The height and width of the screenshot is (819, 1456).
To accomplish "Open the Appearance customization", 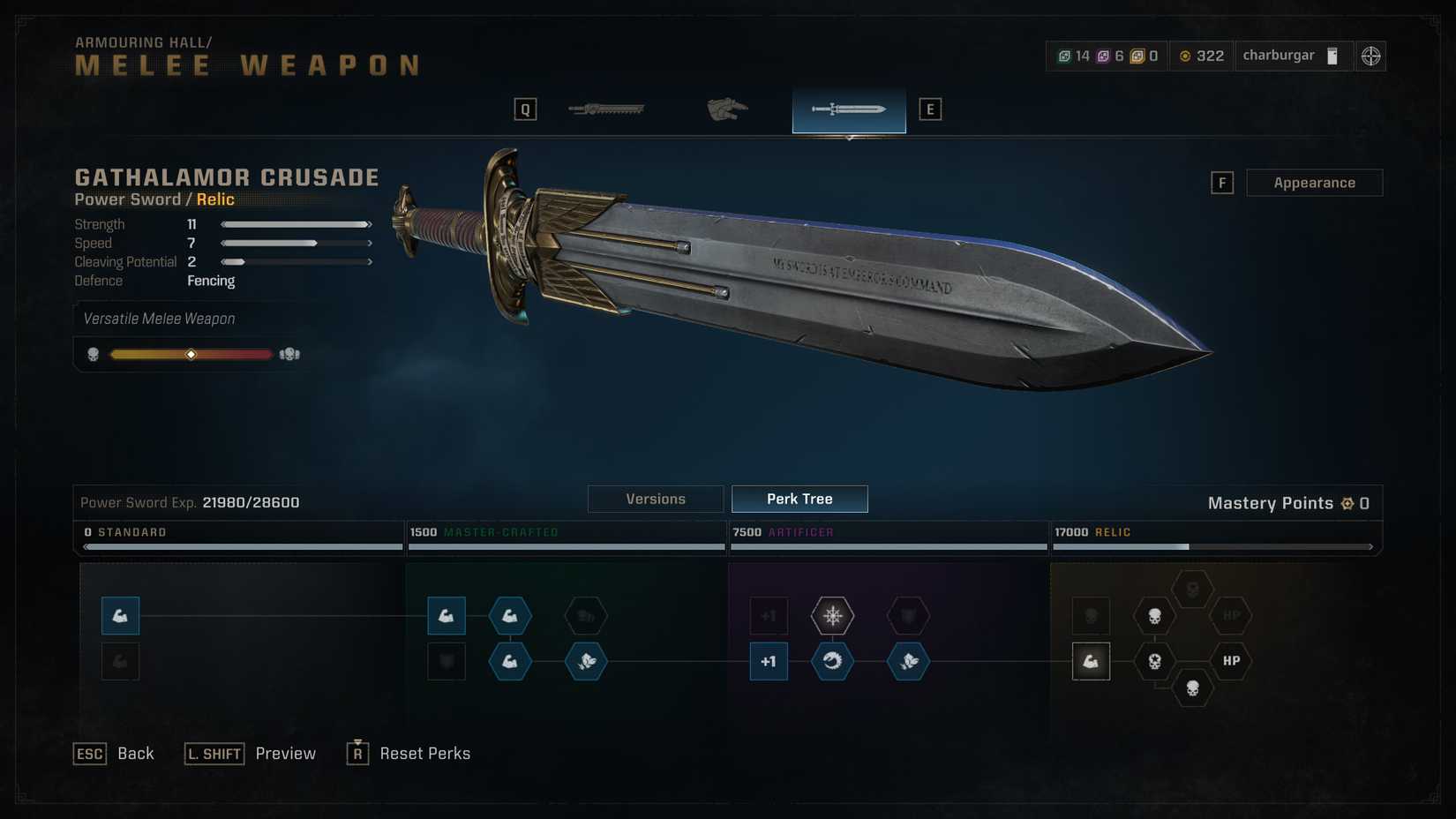I will click(1313, 183).
